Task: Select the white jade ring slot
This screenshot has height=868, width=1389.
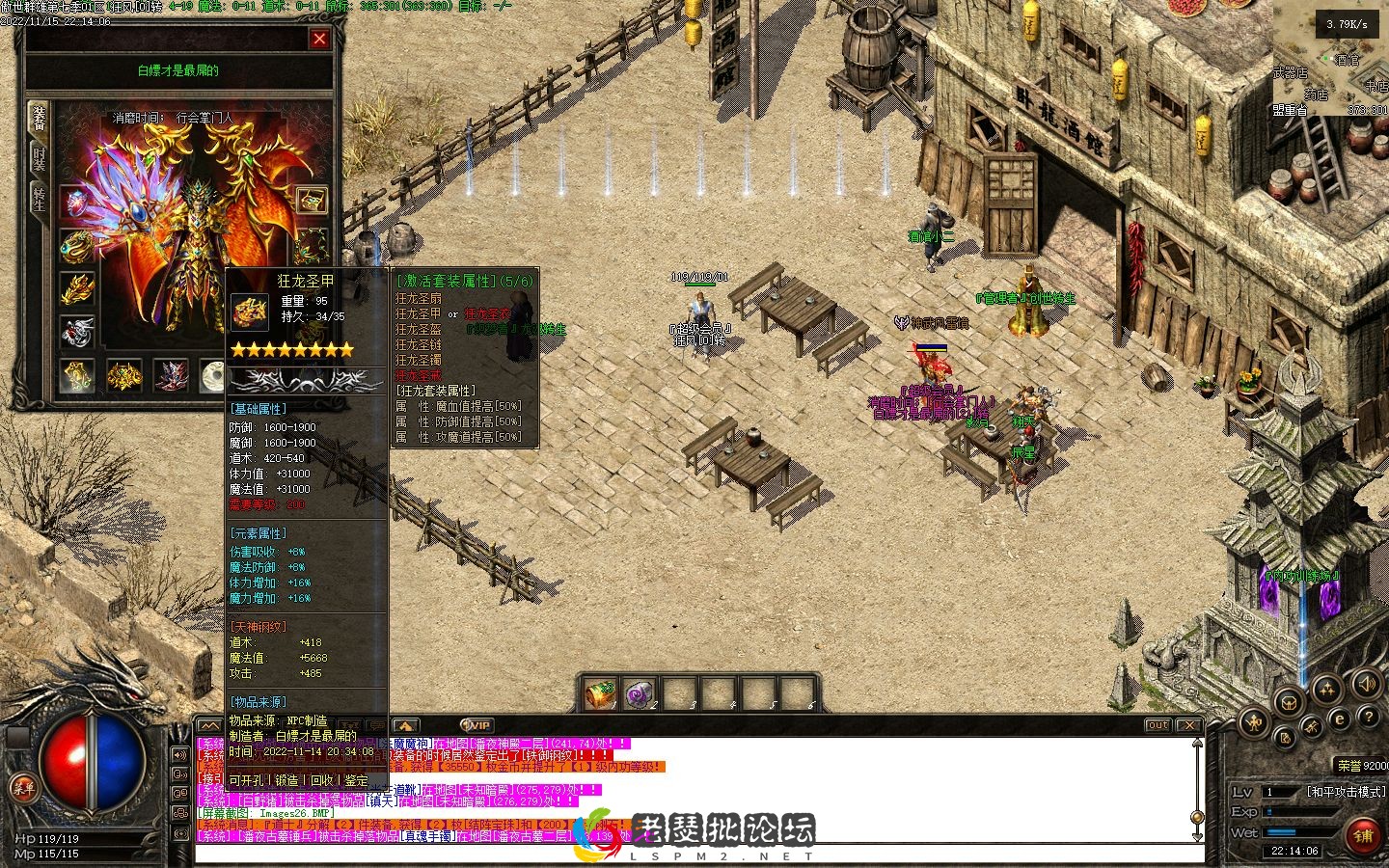Action: pyautogui.click(x=214, y=376)
